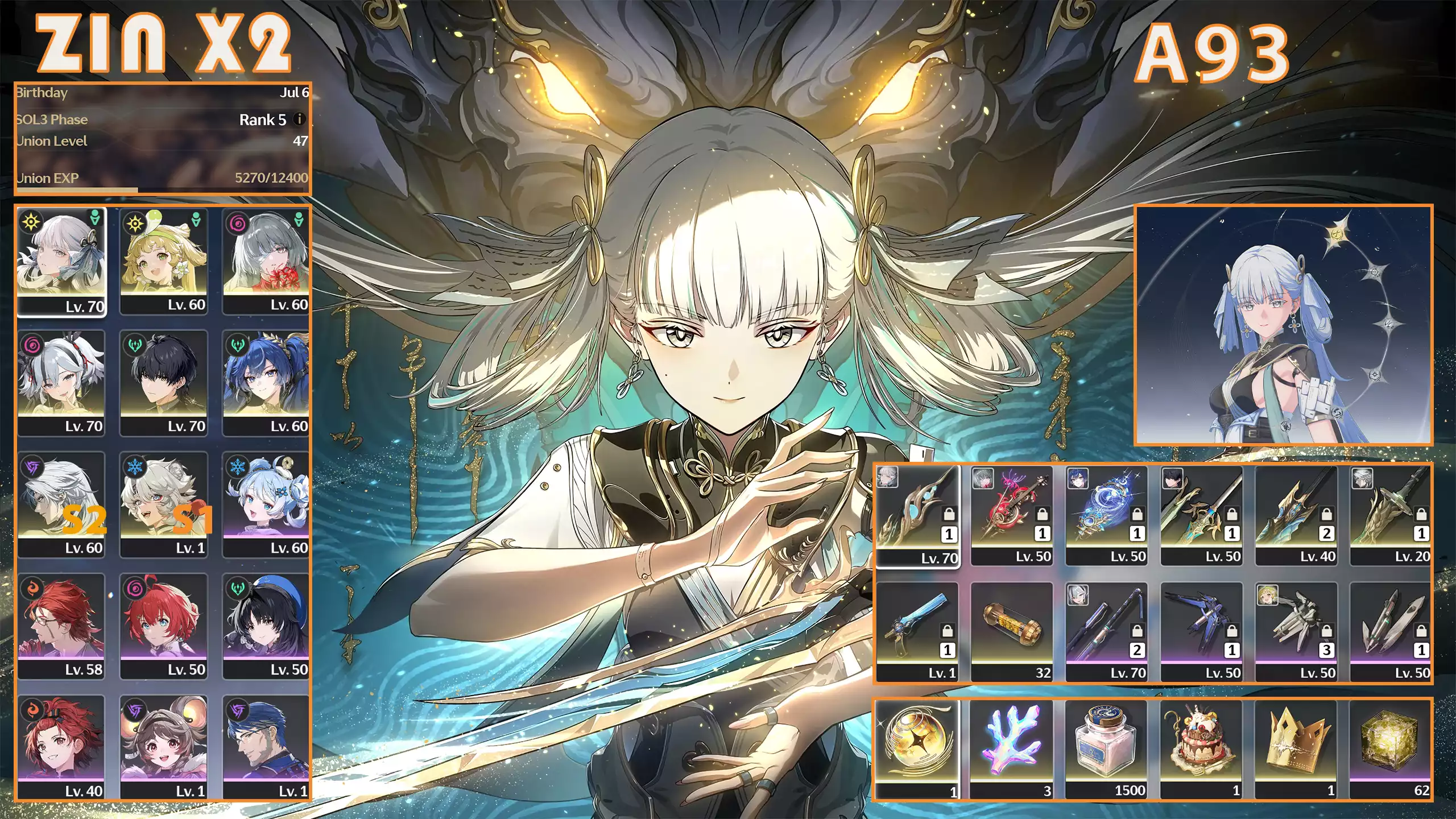Select the Lv. 70 golden sword weapon

917,515
